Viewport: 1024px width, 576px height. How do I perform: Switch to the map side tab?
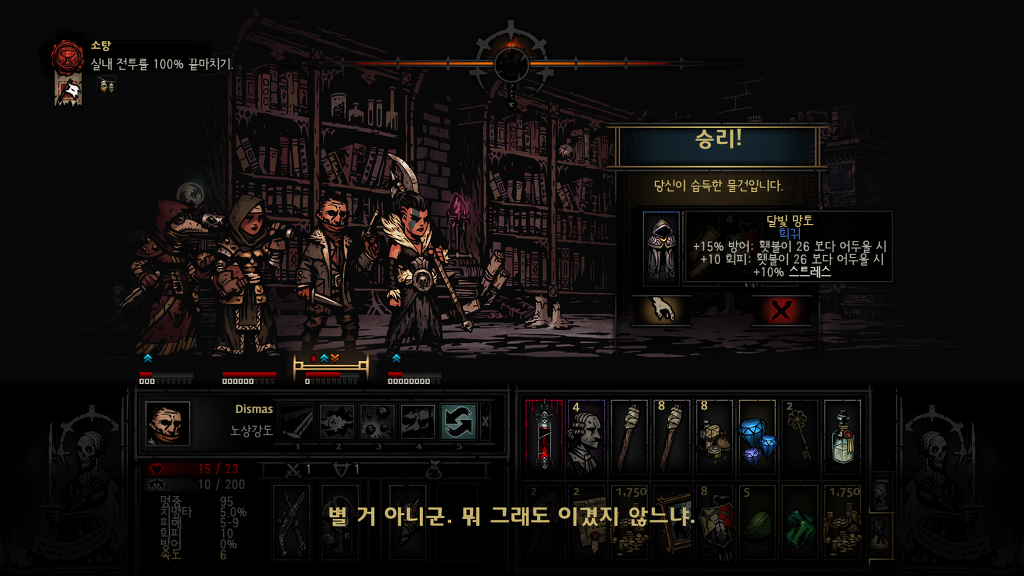879,492
